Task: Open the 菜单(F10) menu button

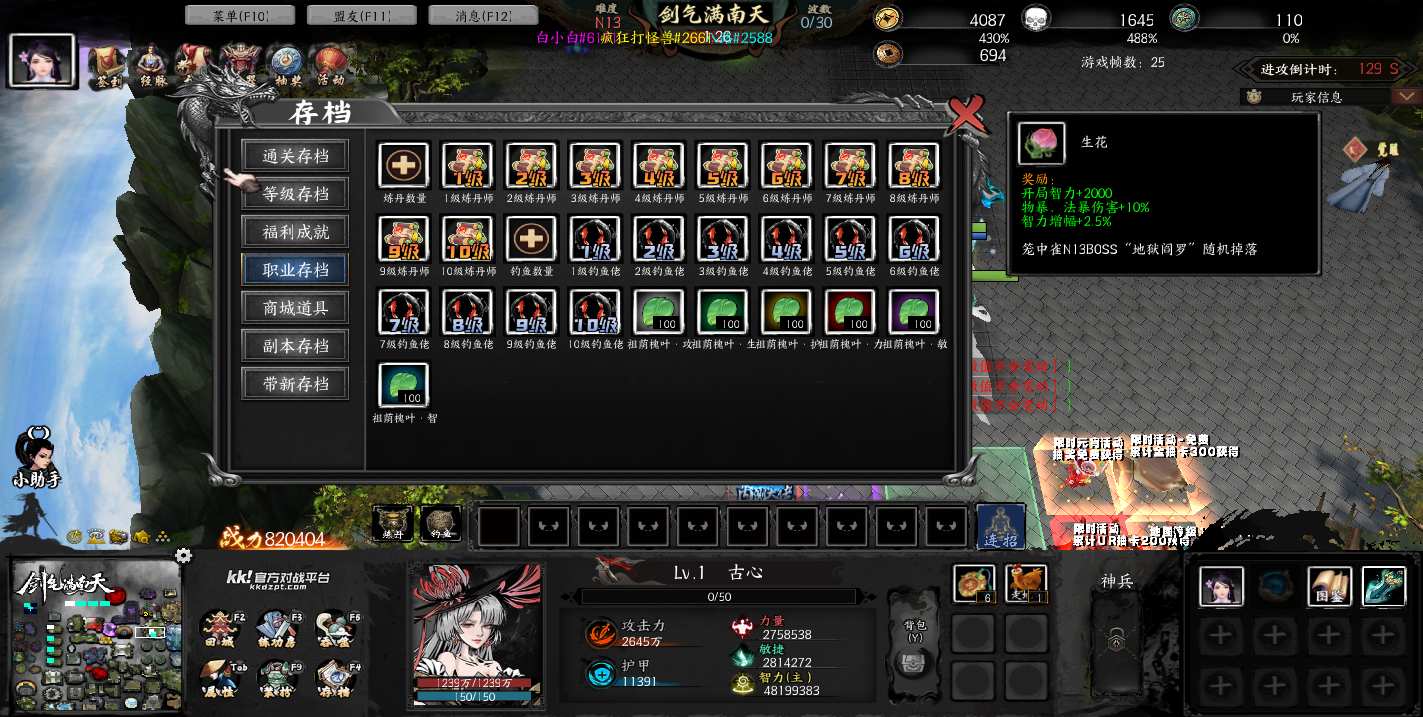Action: [x=240, y=15]
